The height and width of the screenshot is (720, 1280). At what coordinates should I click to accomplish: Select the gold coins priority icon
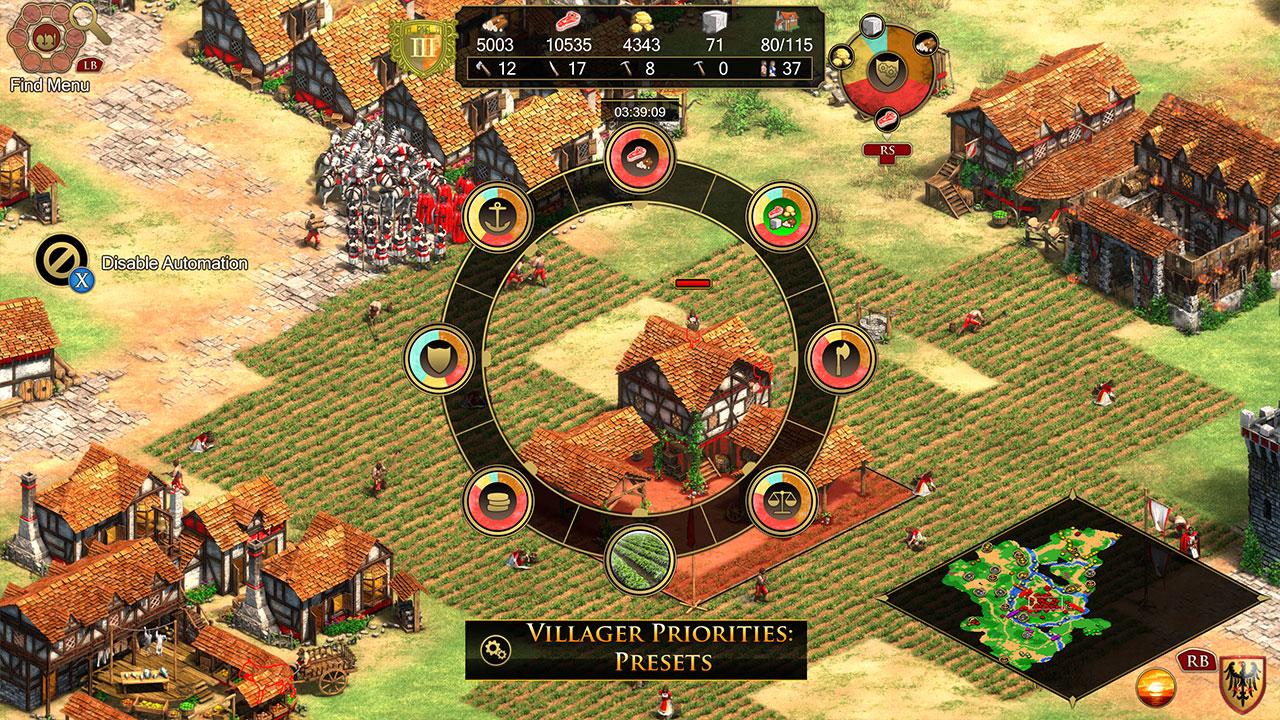tap(499, 498)
